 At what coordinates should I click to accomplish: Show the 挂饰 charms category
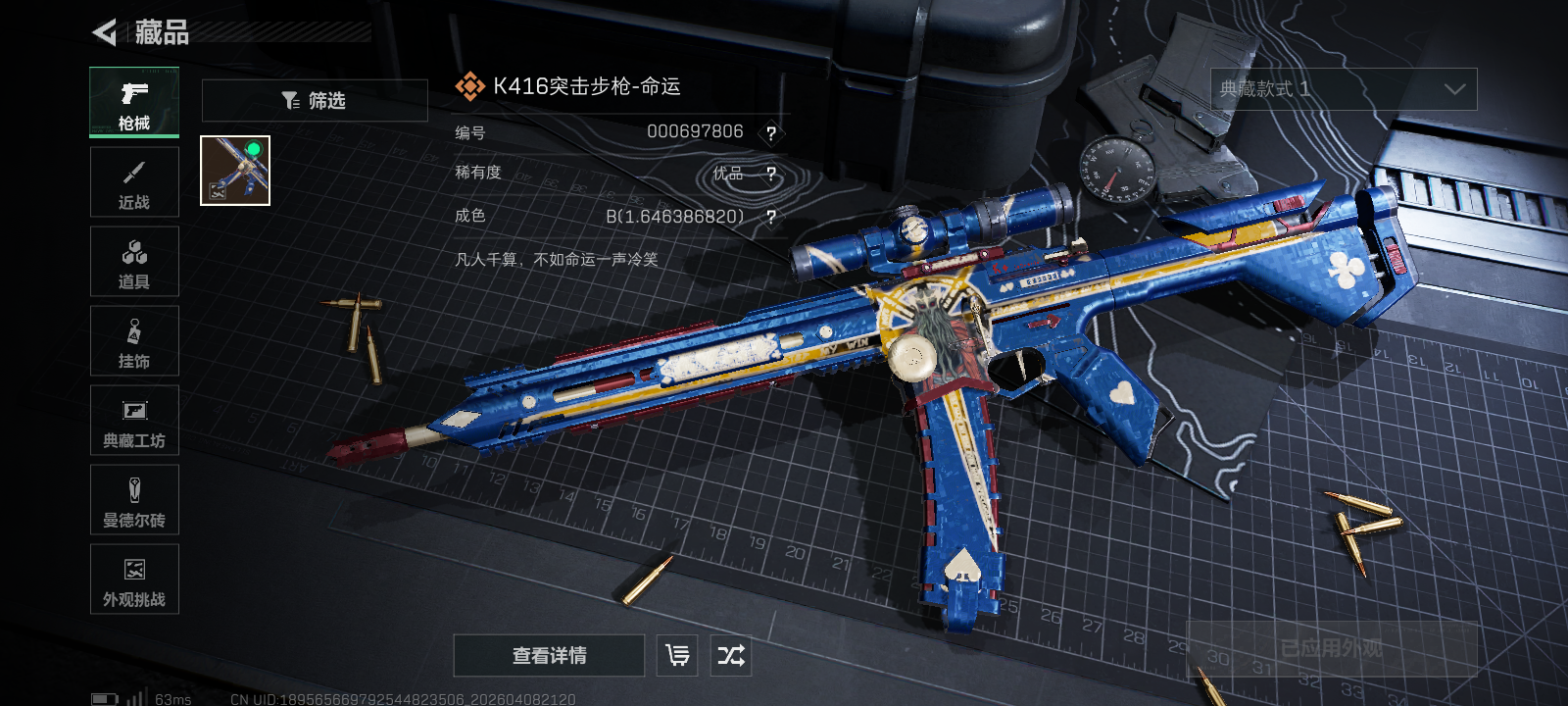point(134,341)
